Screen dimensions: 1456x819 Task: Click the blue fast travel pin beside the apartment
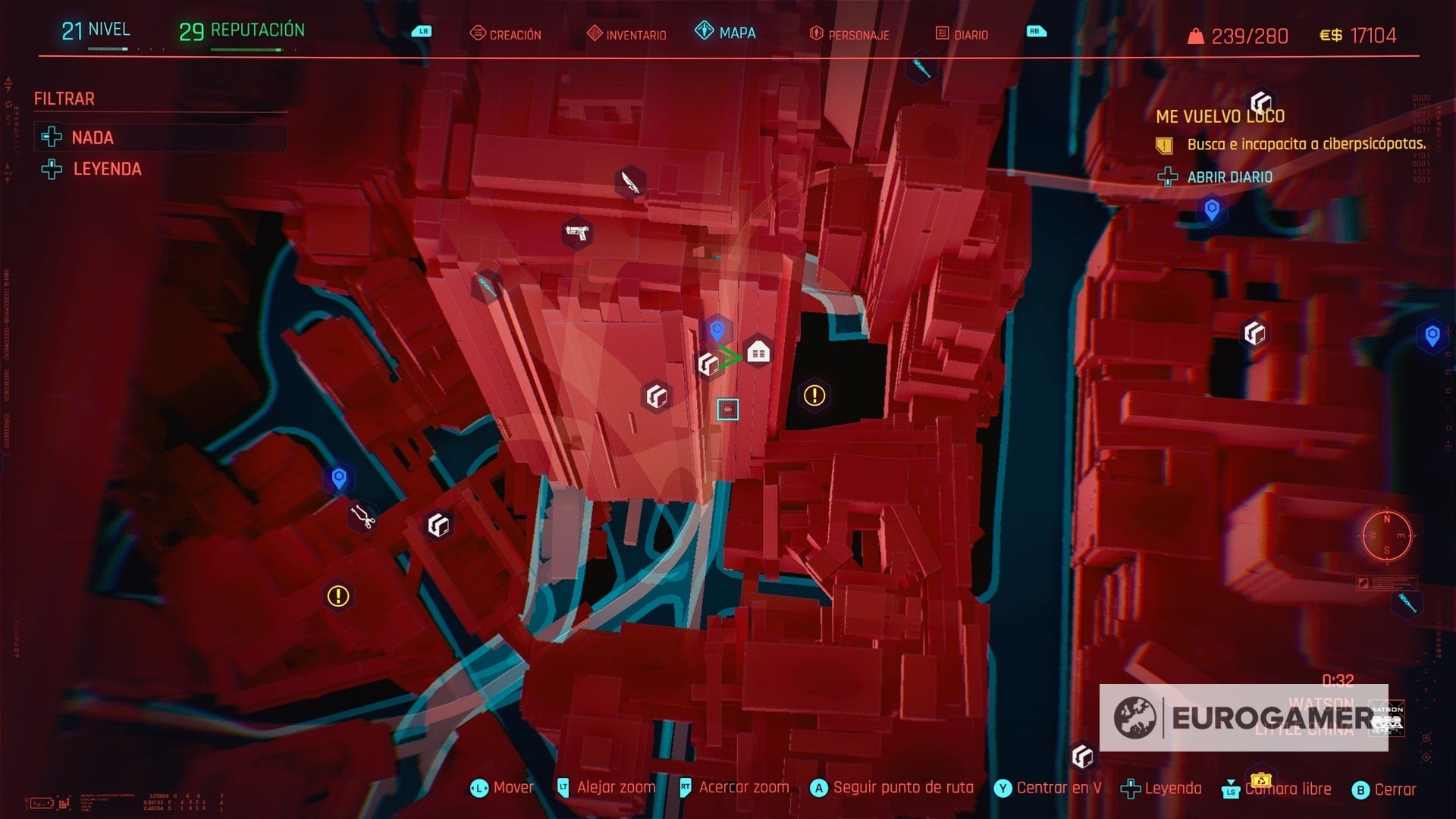click(716, 330)
